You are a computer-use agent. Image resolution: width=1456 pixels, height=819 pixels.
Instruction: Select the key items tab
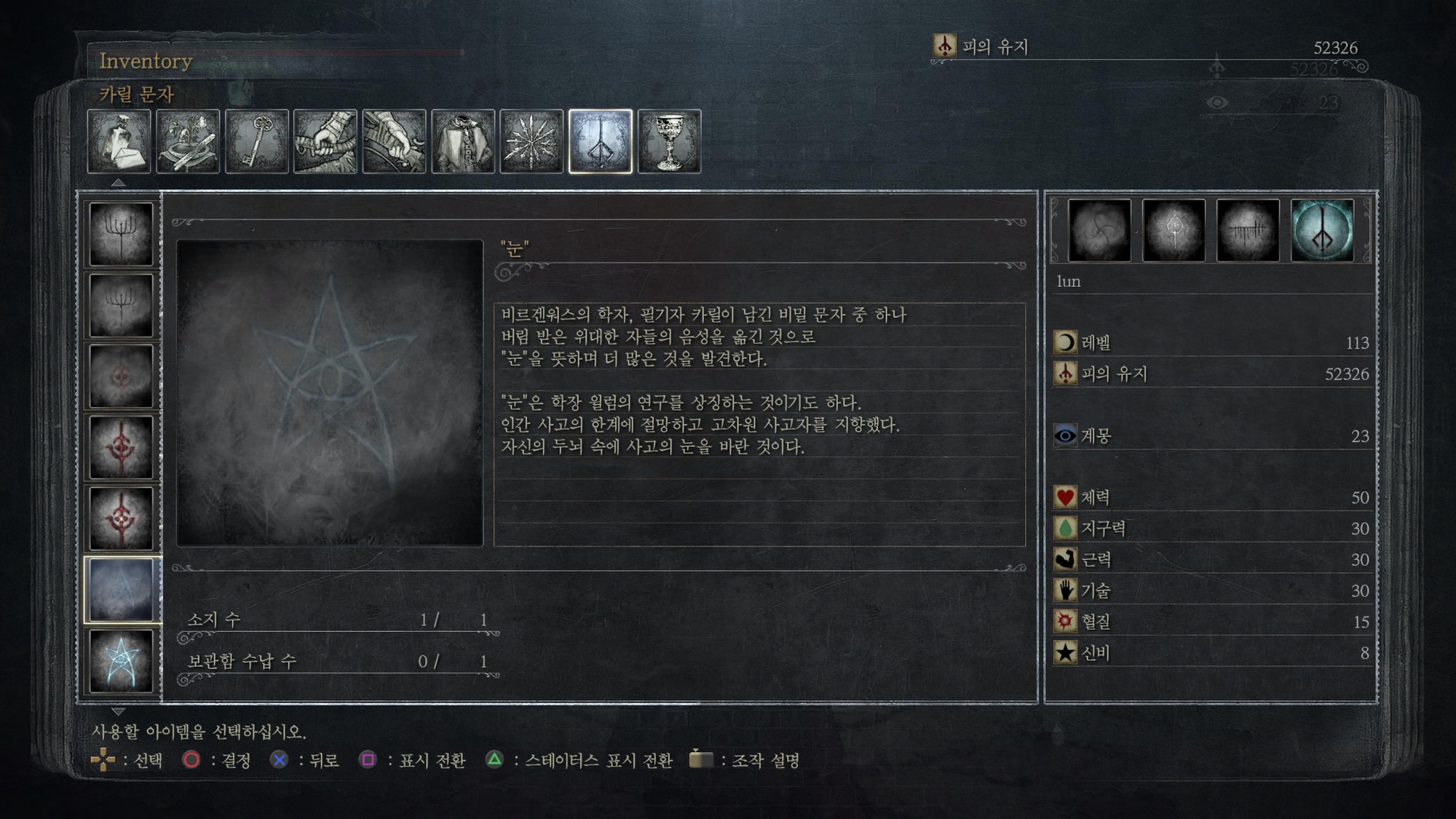(x=257, y=142)
